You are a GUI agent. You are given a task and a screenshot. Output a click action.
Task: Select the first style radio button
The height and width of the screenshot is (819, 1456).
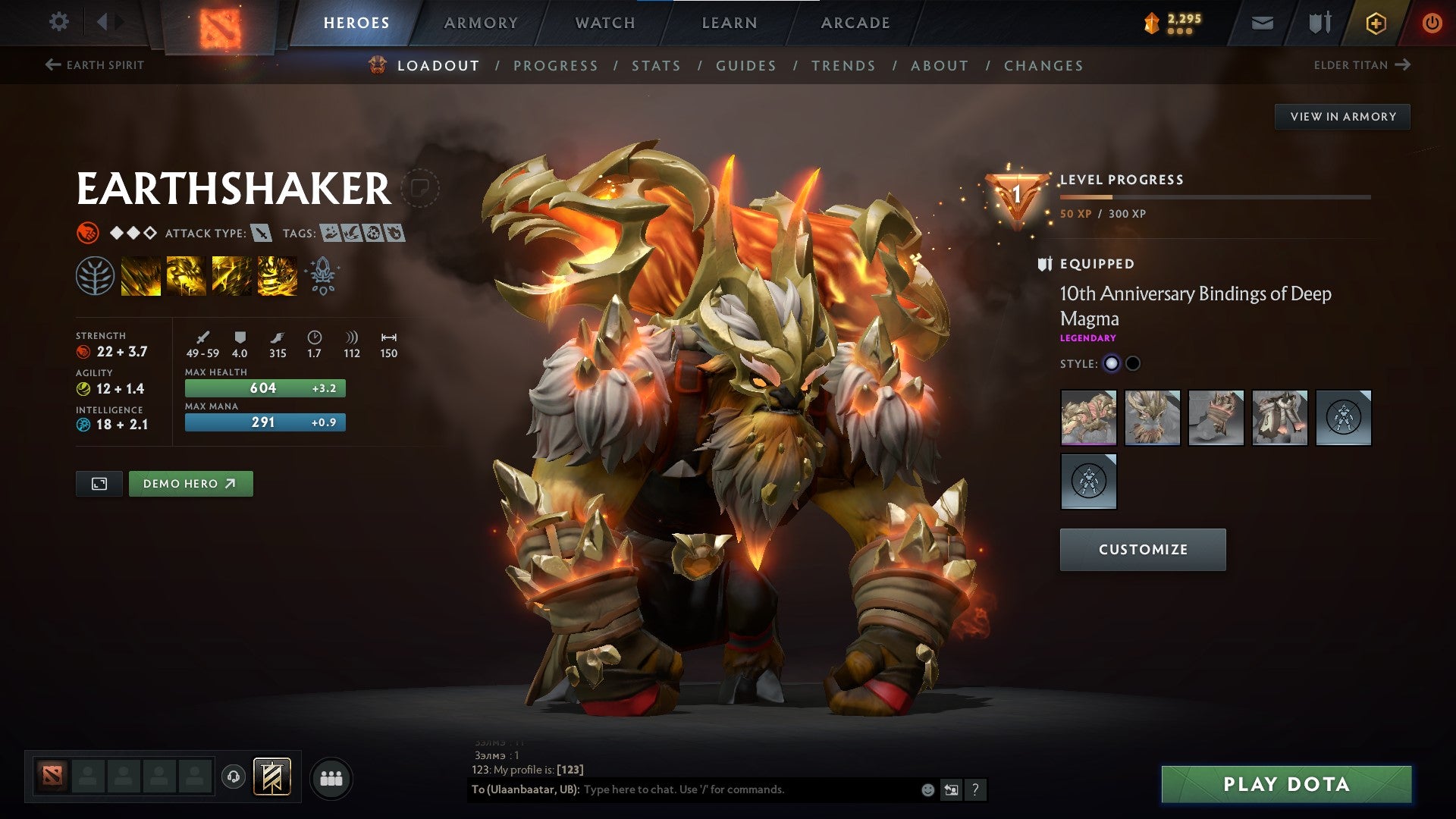click(1112, 363)
